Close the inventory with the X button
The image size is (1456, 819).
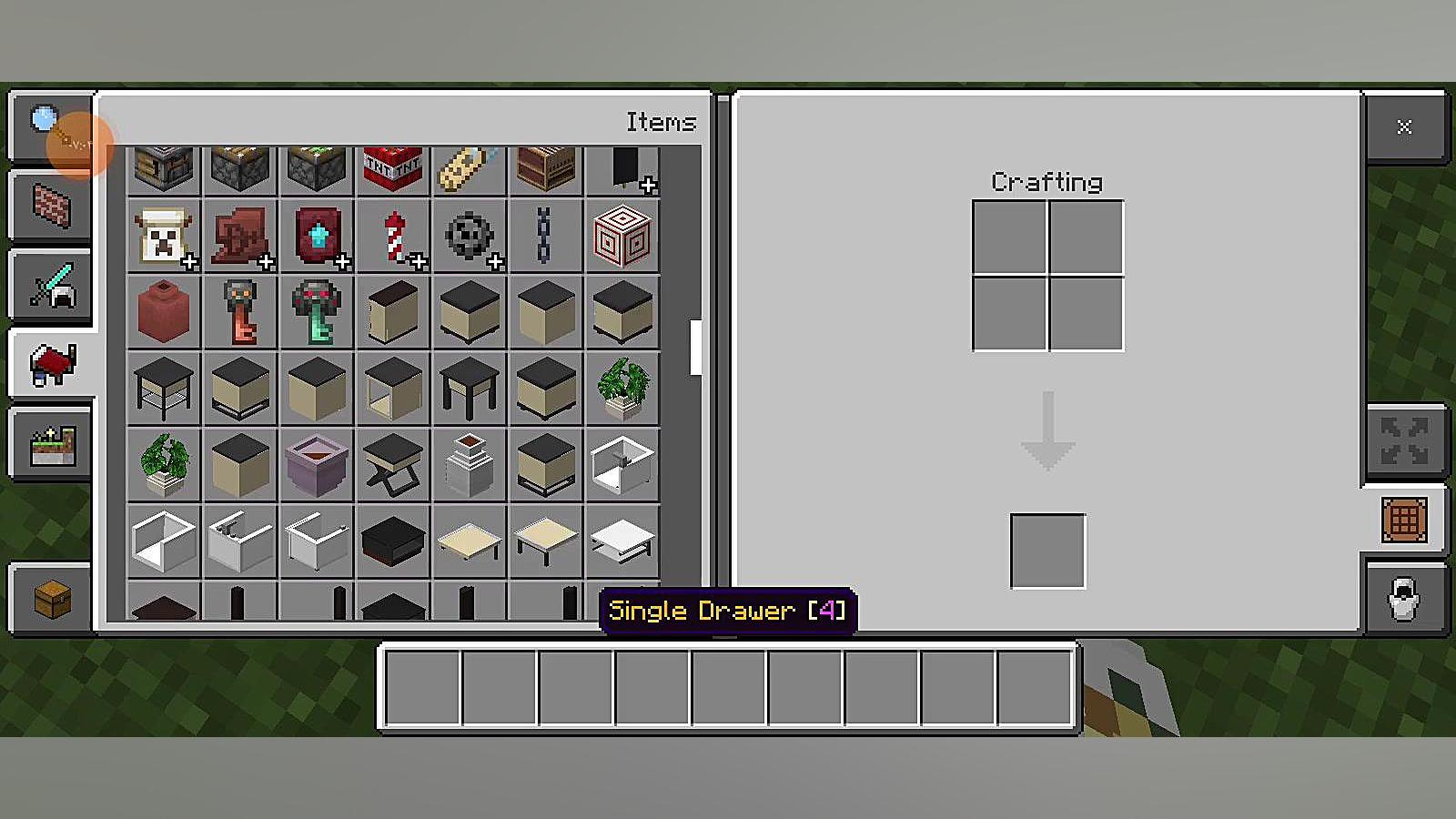(1404, 126)
